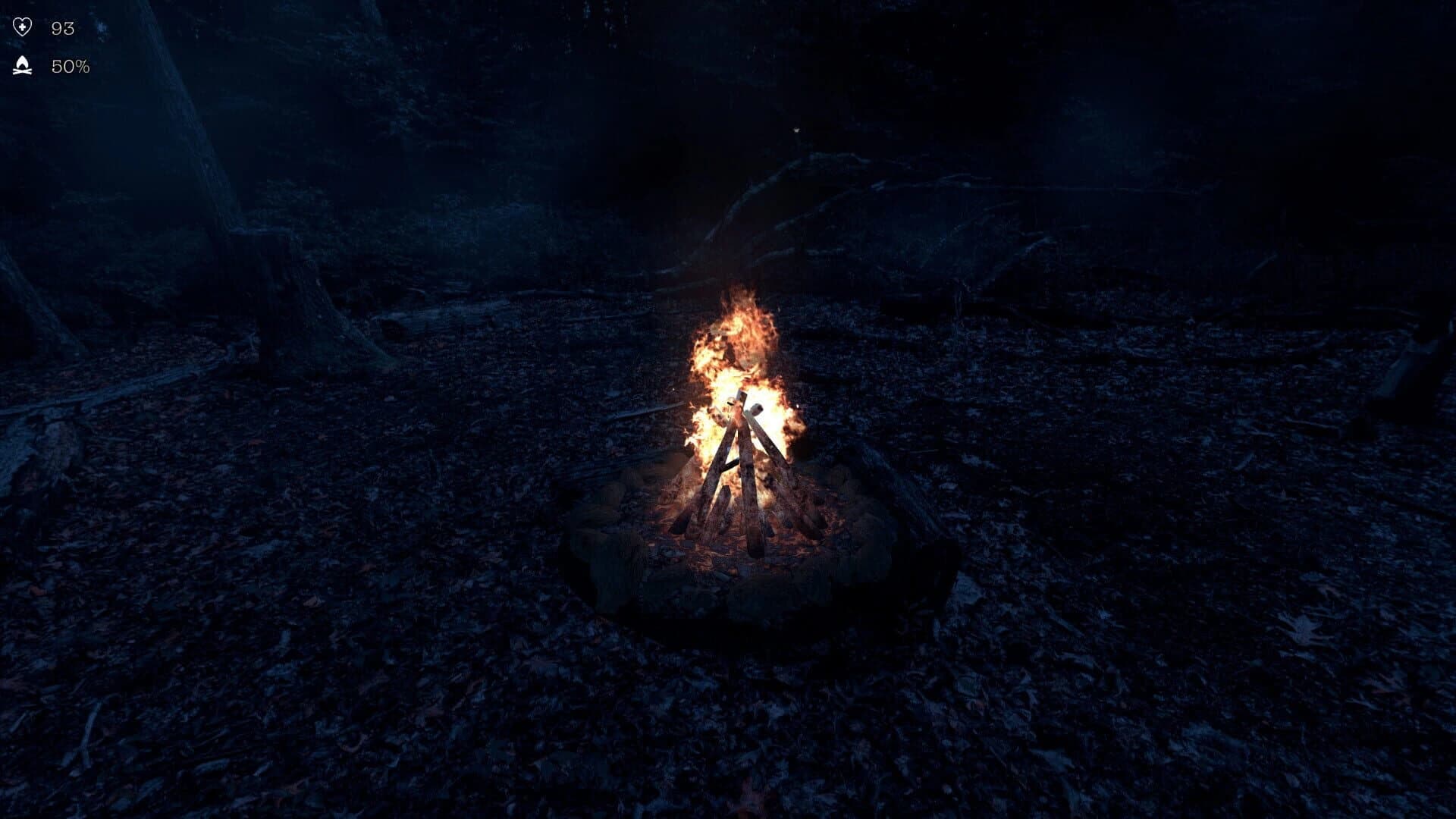Click the health cross inside the heart icon
The height and width of the screenshot is (819, 1456).
(22, 27)
